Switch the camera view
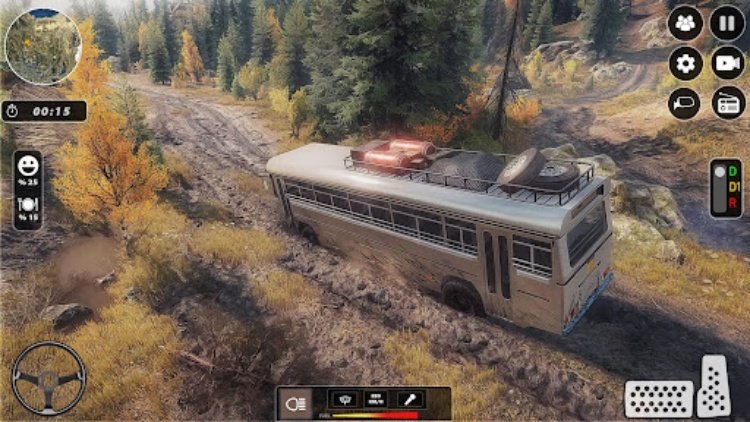The image size is (750, 422). pyautogui.click(x=728, y=64)
